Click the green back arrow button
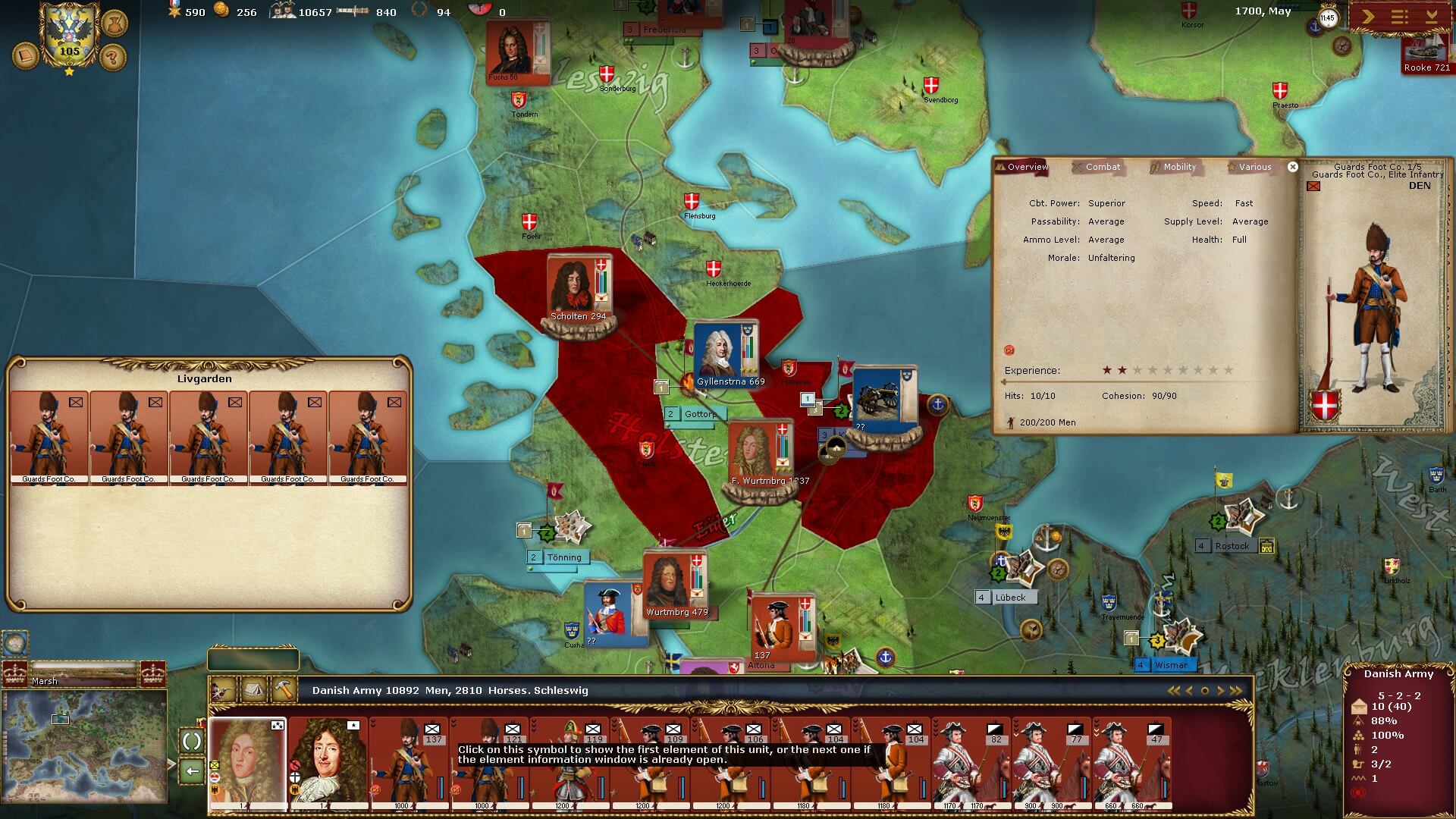The width and height of the screenshot is (1456, 819). click(192, 771)
